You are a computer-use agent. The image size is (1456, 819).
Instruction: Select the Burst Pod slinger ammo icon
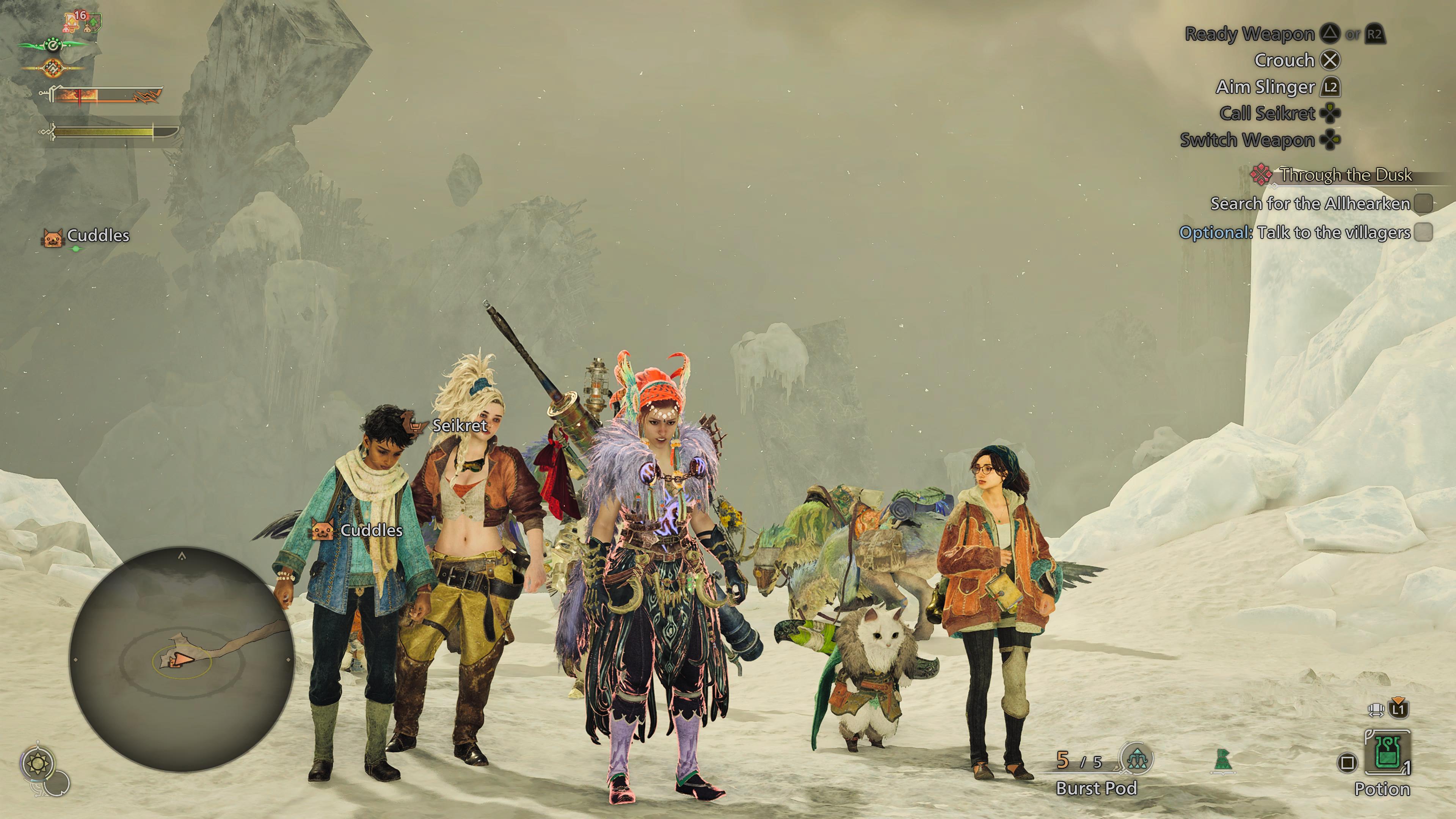(1136, 758)
